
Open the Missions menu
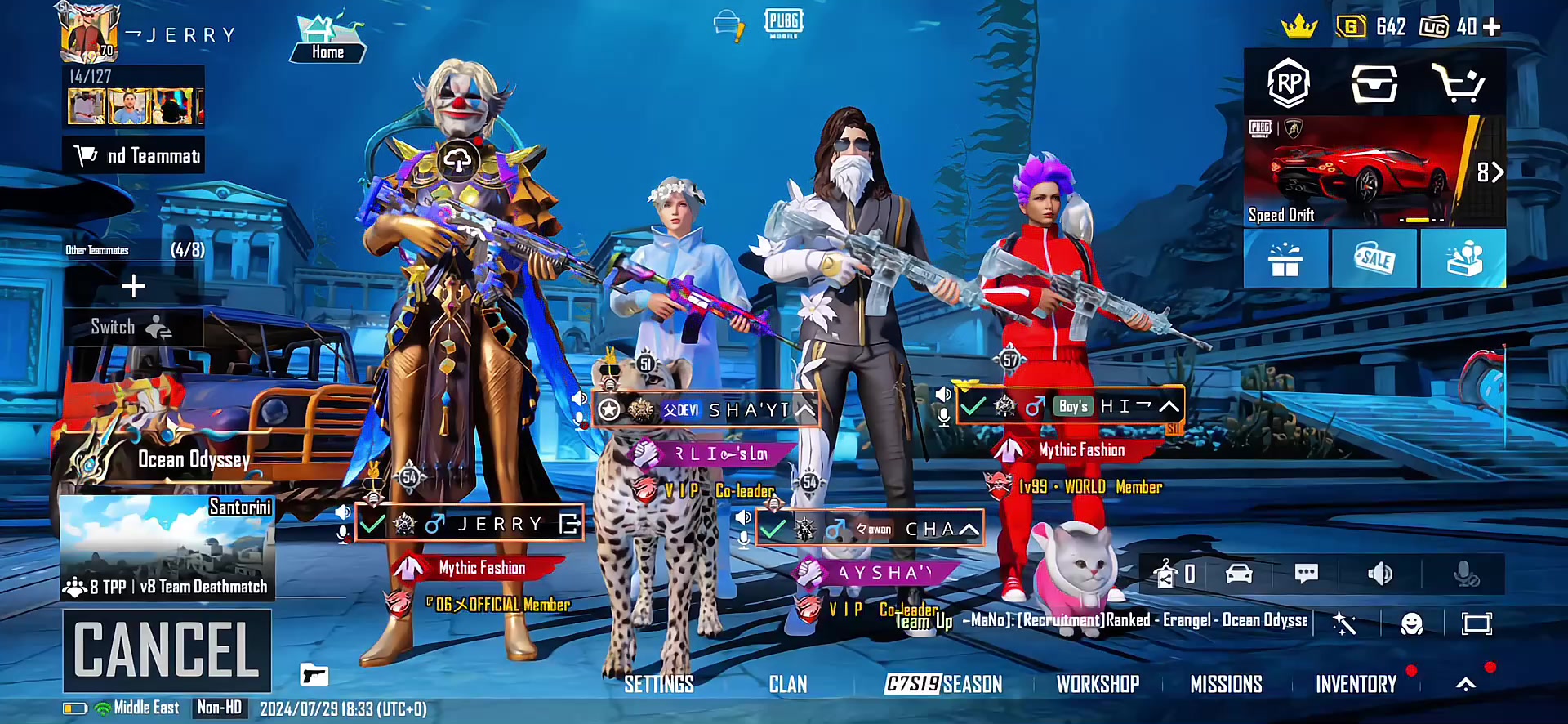1226,684
